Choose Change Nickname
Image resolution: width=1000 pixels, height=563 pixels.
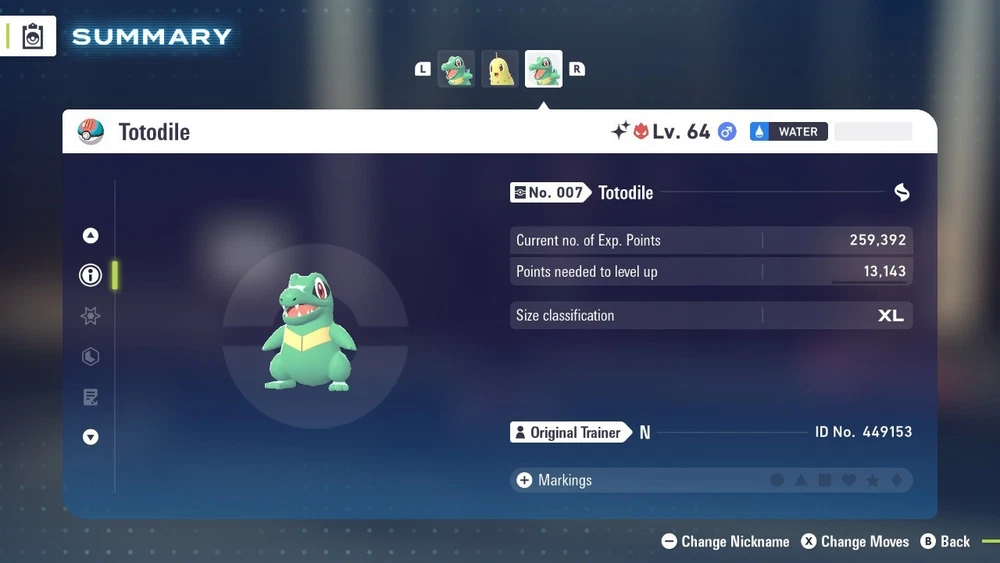pyautogui.click(x=726, y=541)
